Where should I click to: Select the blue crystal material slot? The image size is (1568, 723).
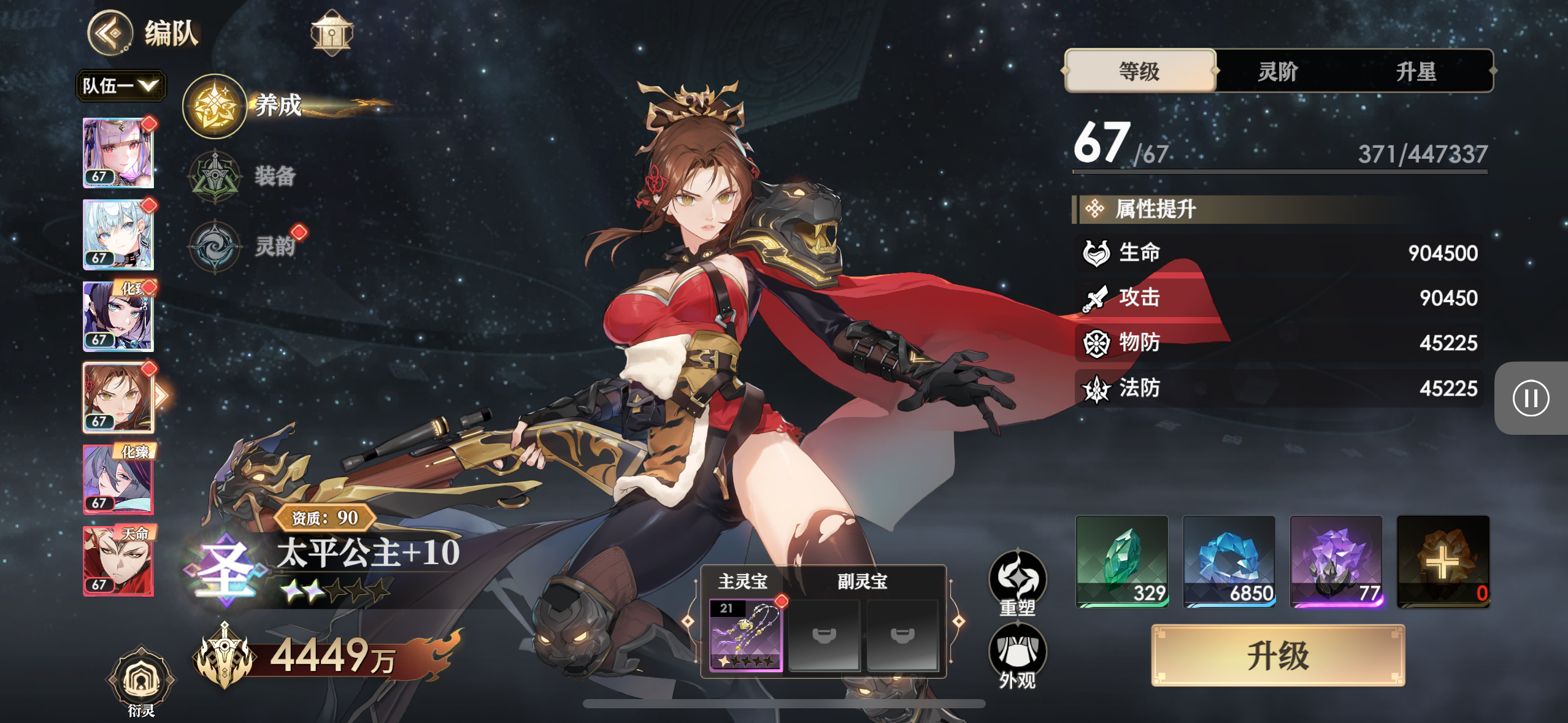[x=1229, y=561]
